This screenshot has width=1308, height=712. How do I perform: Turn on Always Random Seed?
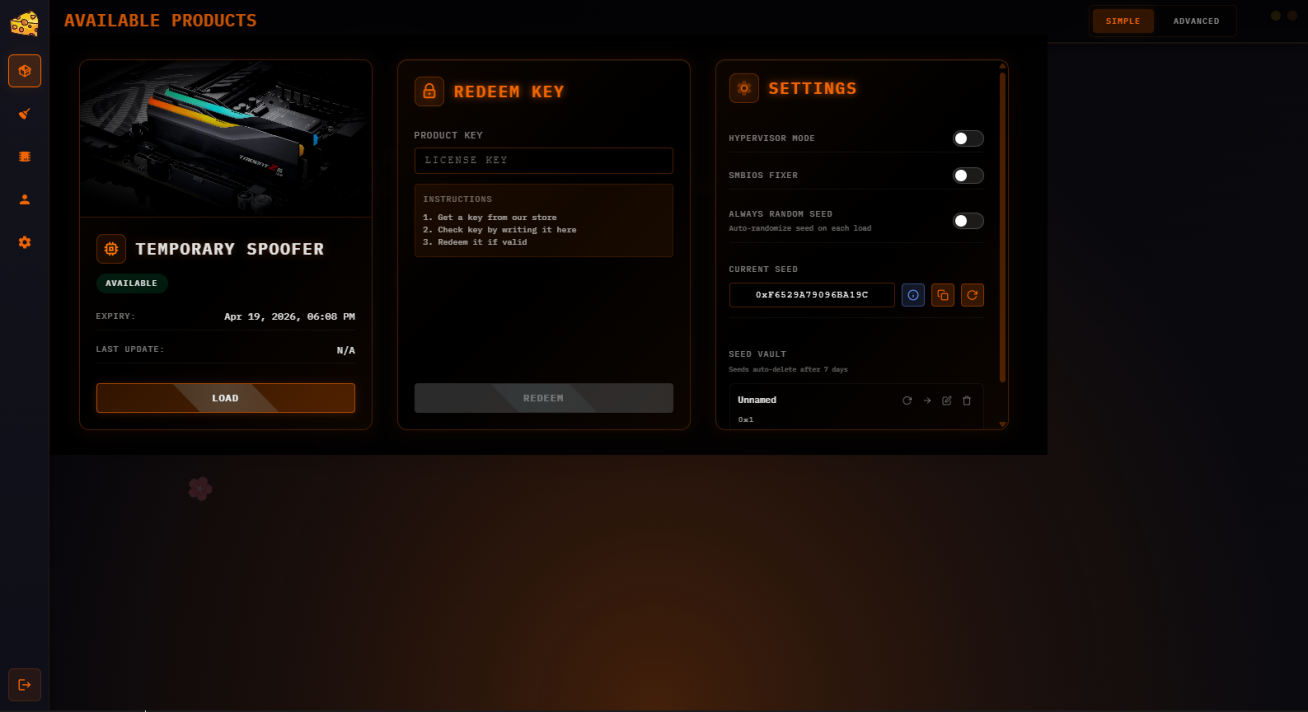(x=967, y=220)
